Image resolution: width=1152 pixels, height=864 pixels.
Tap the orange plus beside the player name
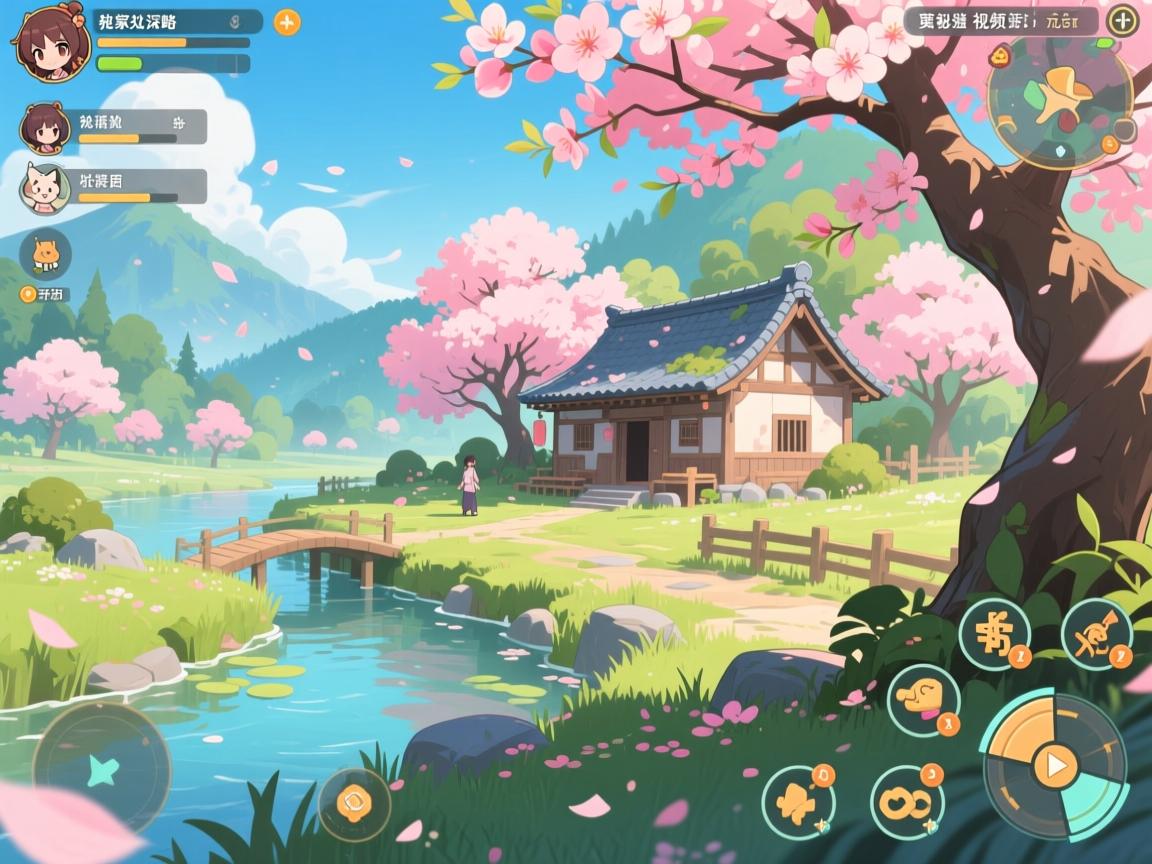[287, 22]
